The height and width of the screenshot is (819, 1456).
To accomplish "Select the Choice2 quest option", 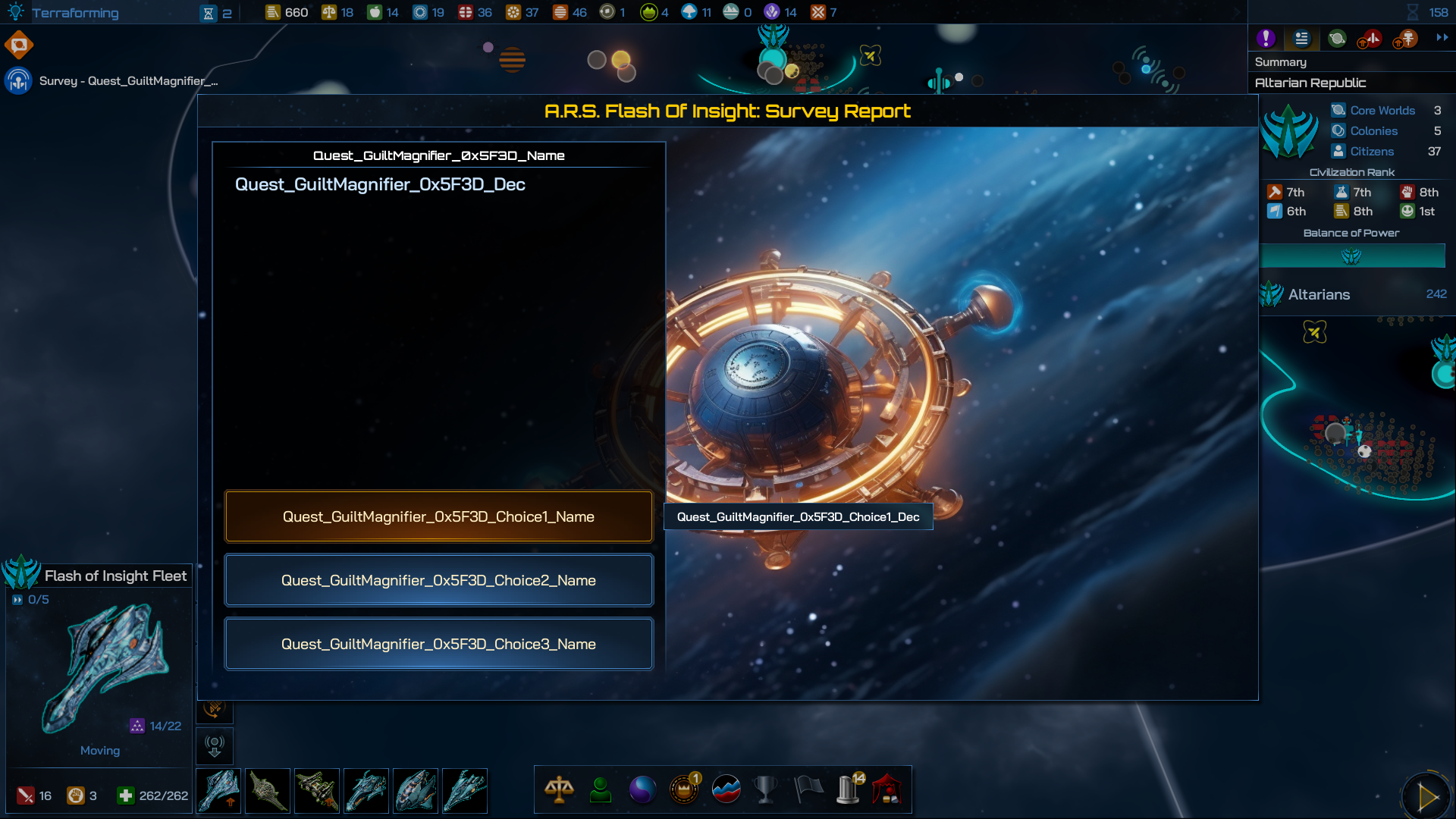I will (438, 580).
